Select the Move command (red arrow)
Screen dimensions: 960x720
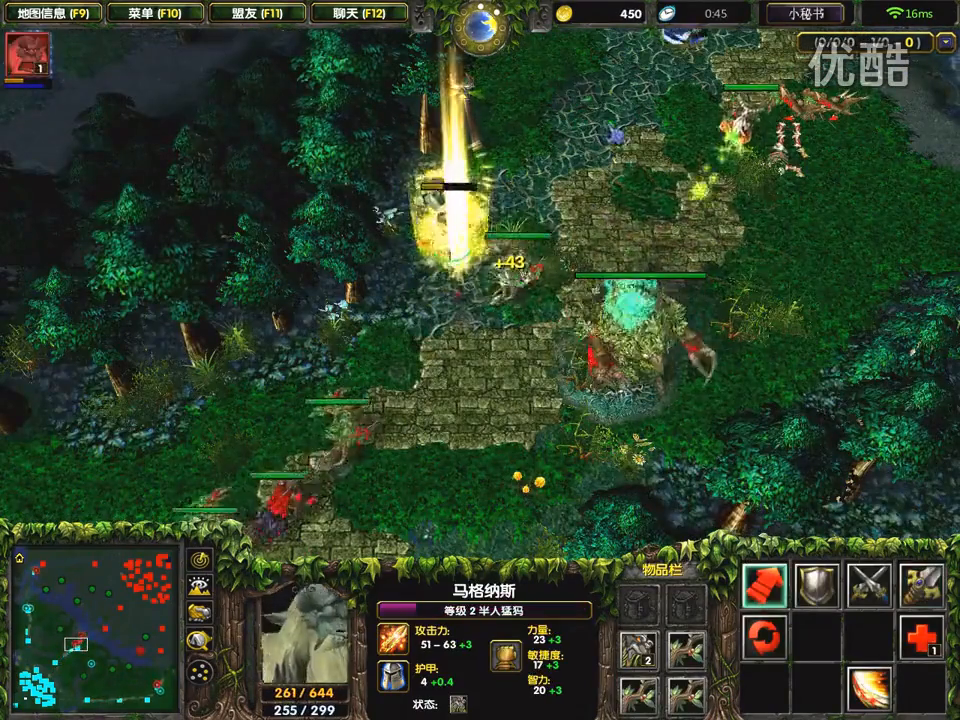point(764,586)
